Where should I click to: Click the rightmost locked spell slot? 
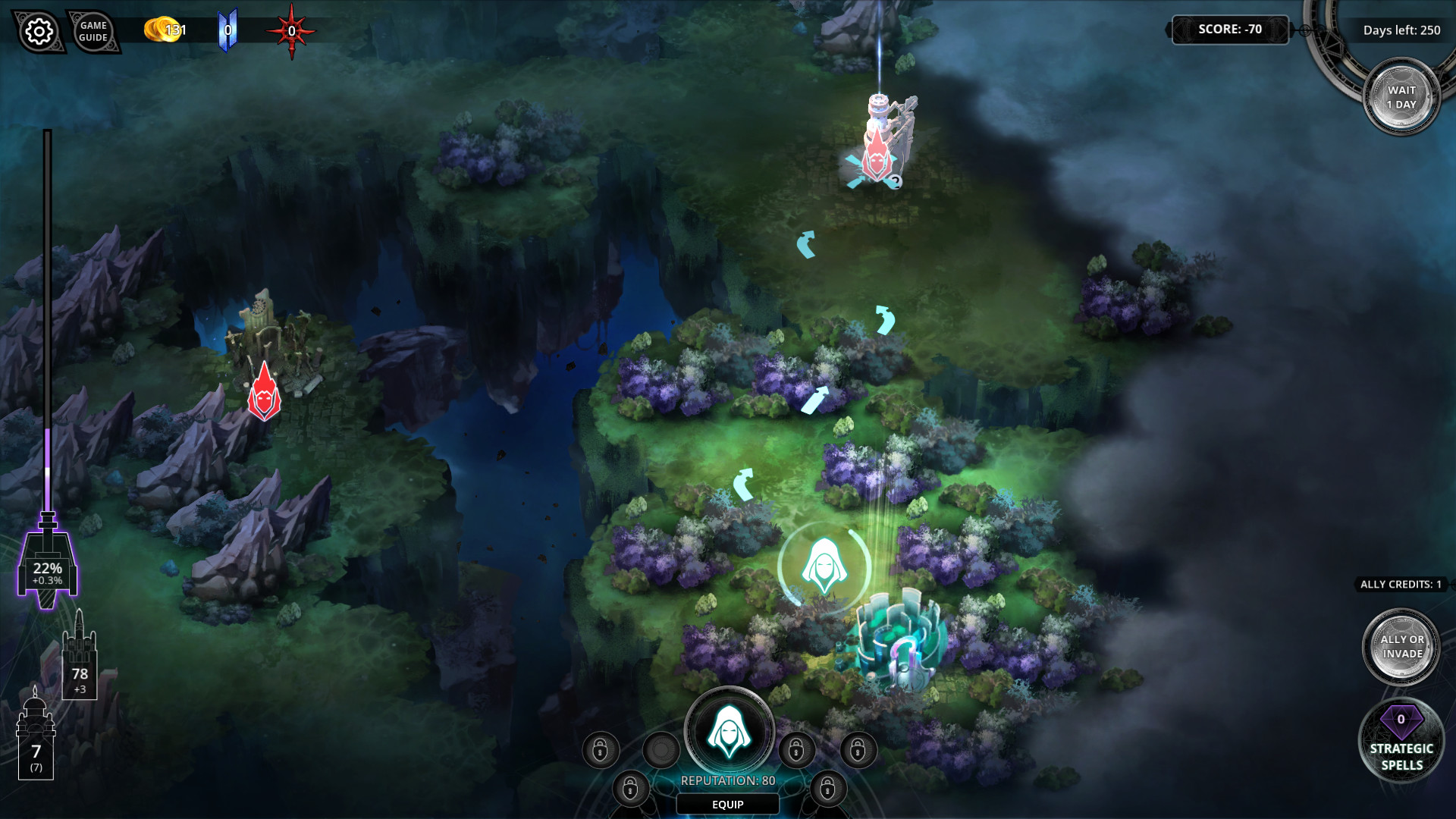click(858, 748)
